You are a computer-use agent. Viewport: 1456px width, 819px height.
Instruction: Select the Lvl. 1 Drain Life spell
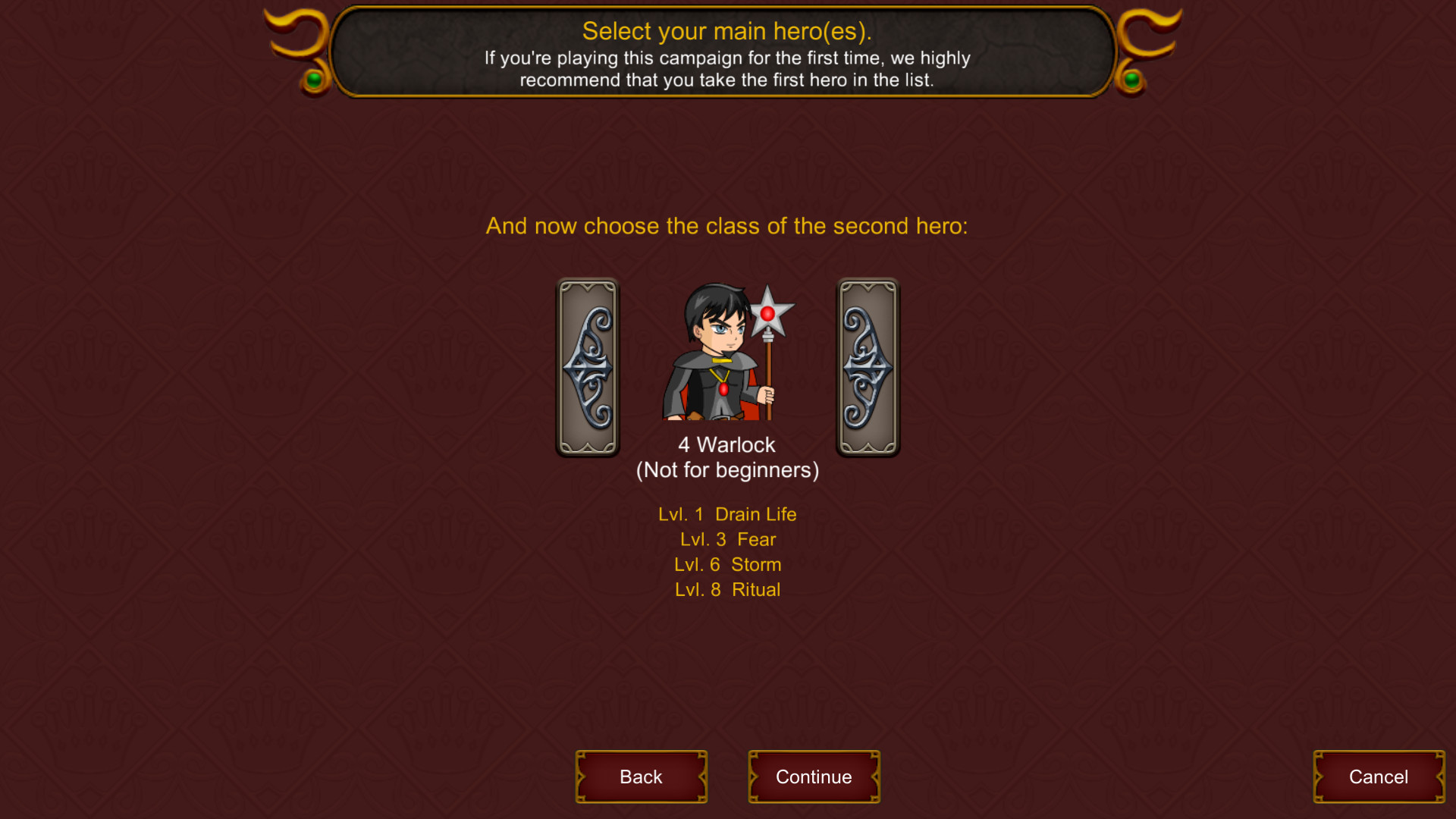727,514
